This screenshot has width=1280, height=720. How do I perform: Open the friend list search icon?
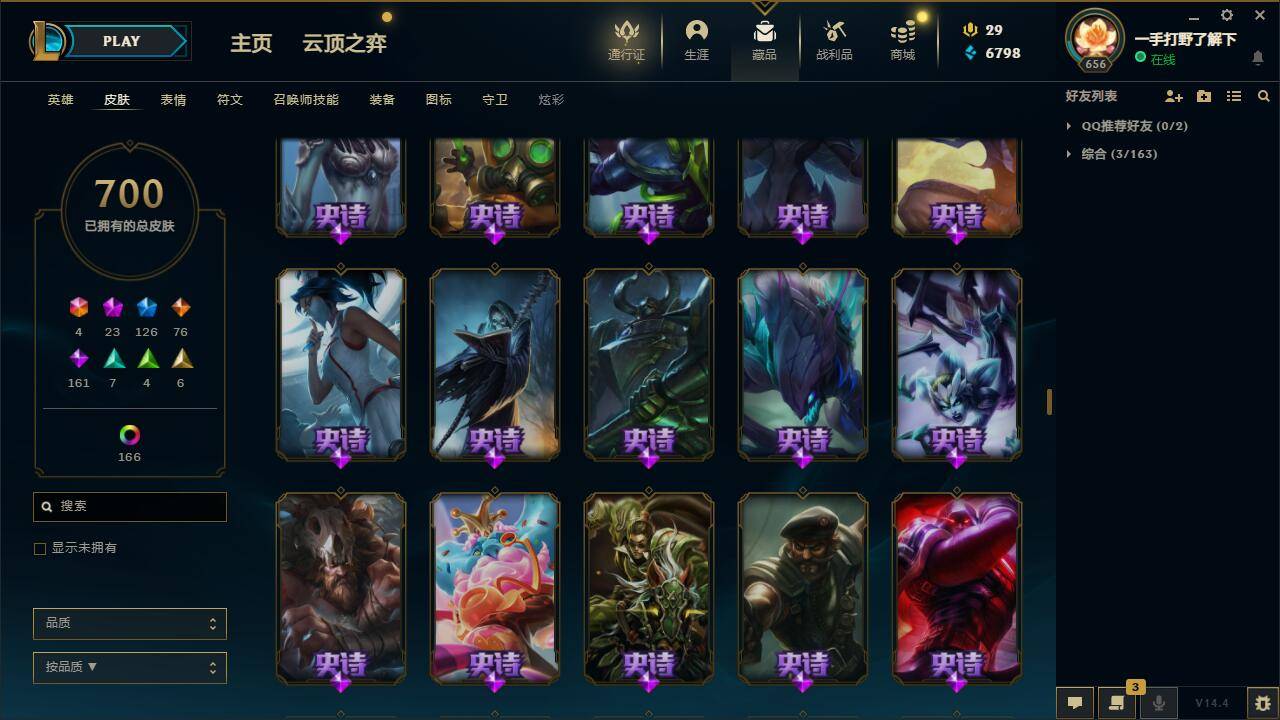coord(1264,96)
